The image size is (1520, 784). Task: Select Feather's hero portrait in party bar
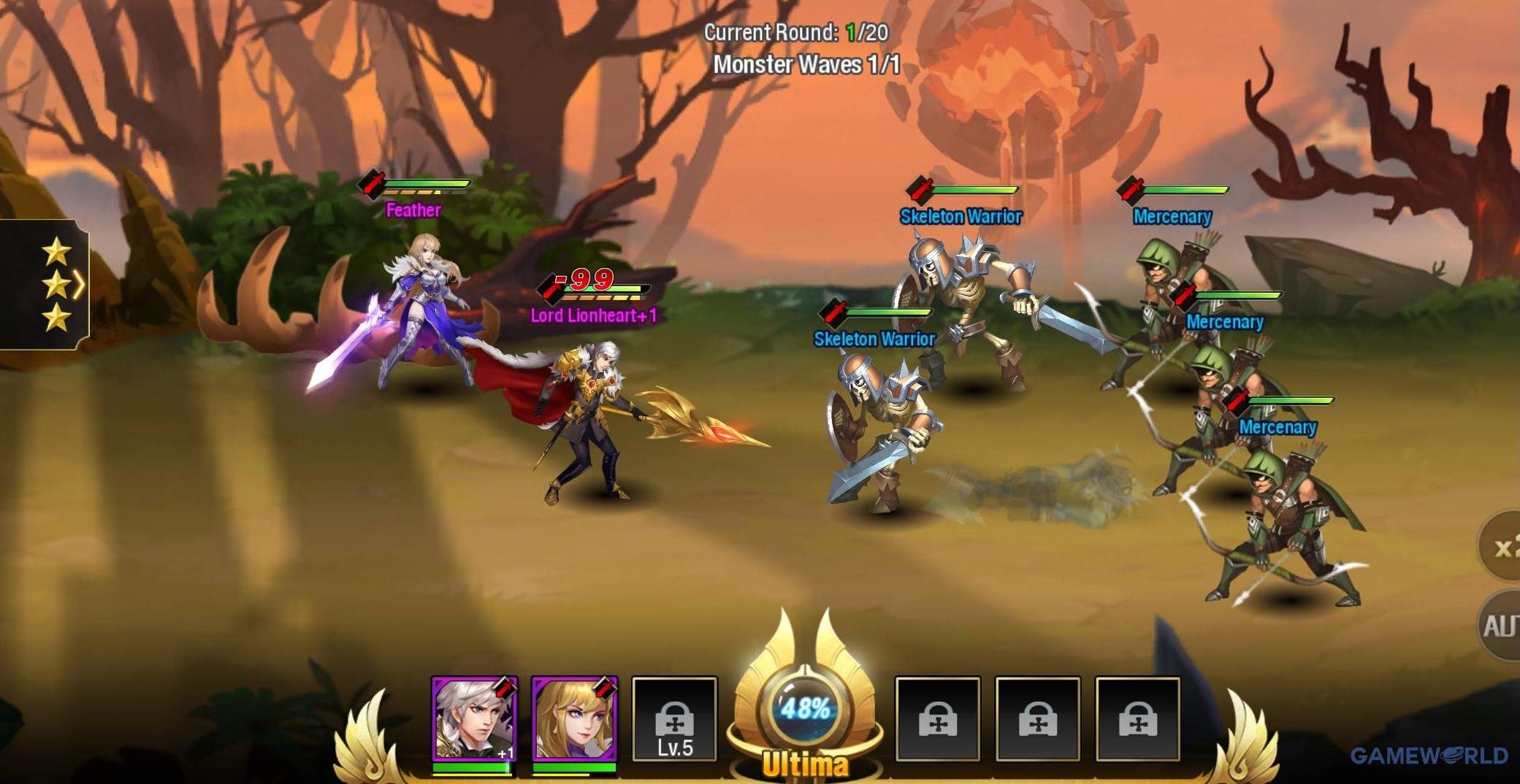pos(574,719)
